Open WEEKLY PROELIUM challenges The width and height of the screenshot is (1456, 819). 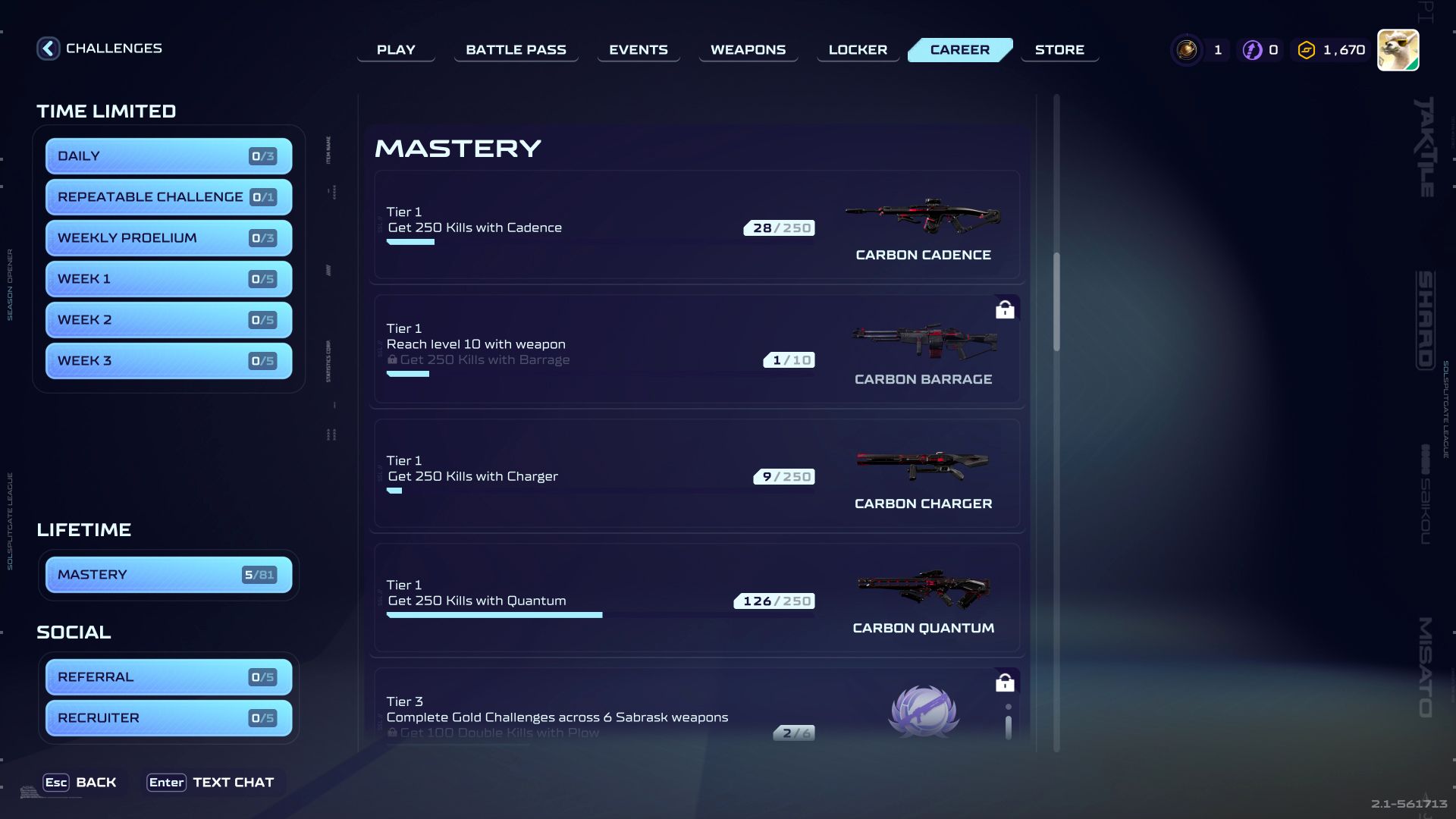tap(168, 237)
